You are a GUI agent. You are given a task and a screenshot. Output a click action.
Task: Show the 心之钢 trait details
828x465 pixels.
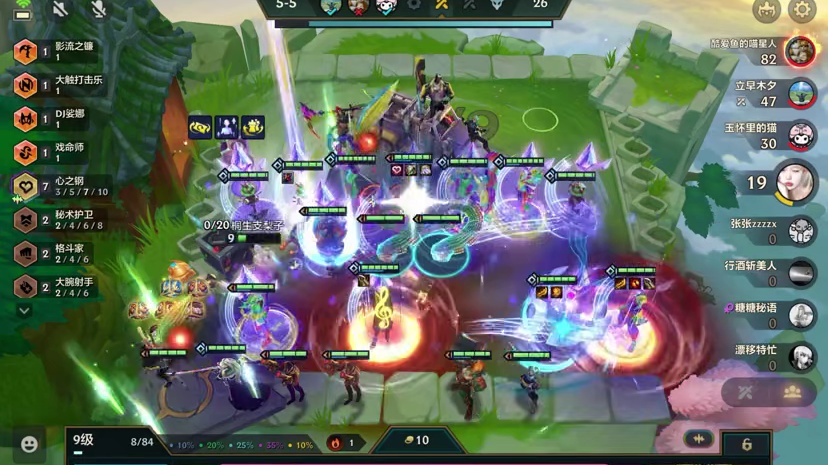(25, 186)
